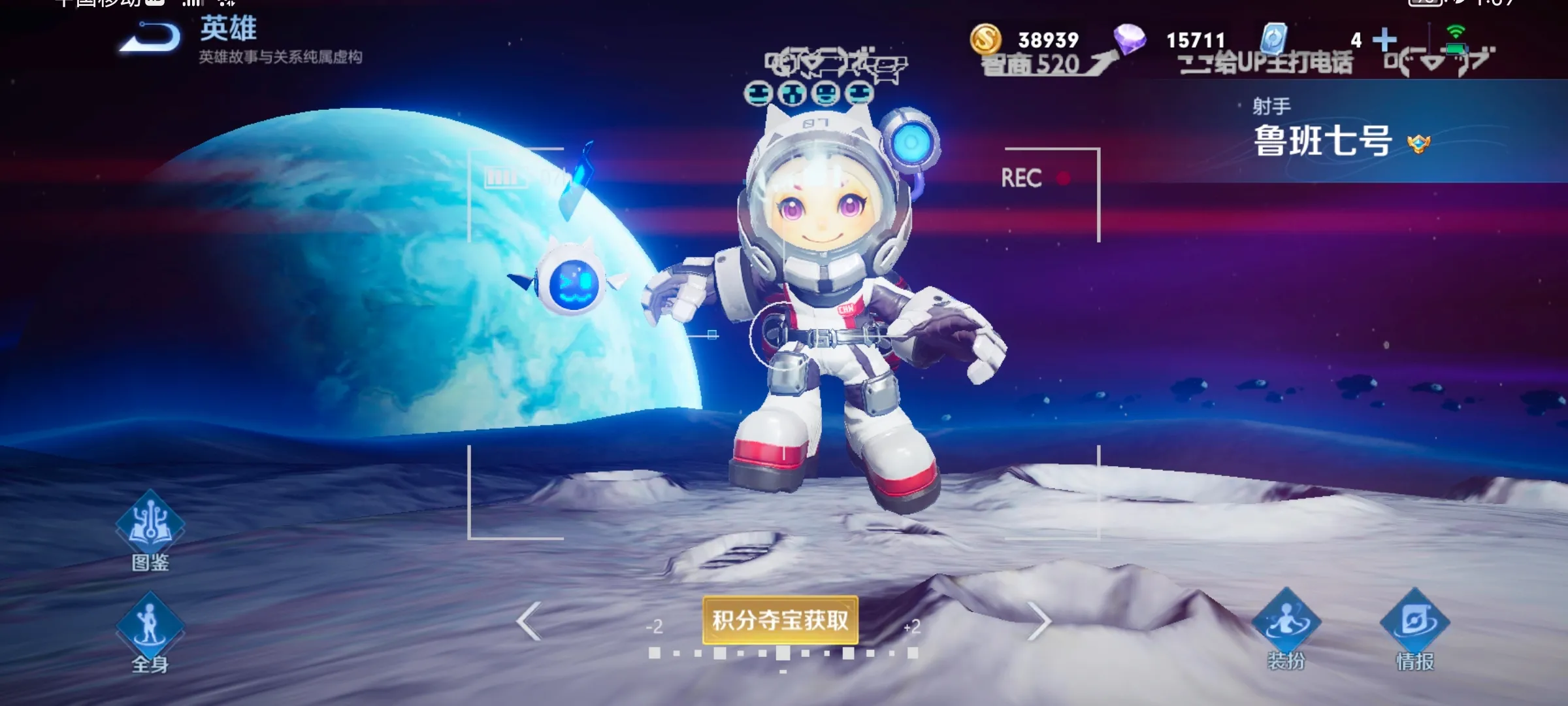Tap the gold coin currency icon
This screenshot has width=1568, height=706.
(x=985, y=39)
